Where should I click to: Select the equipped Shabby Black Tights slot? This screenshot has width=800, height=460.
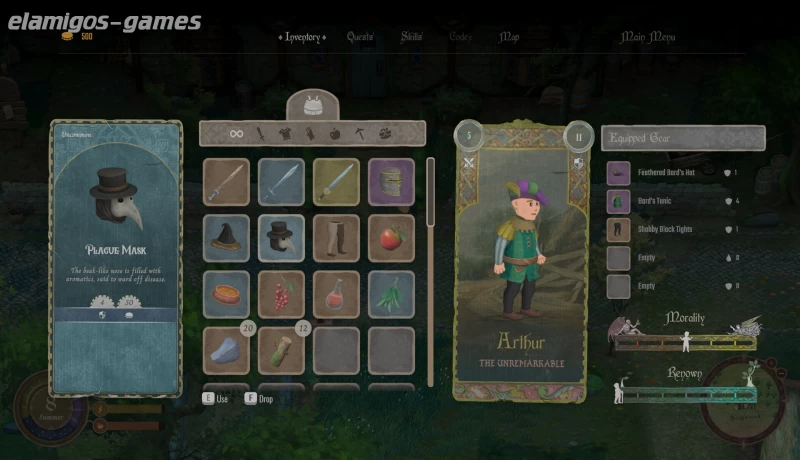[x=619, y=229]
